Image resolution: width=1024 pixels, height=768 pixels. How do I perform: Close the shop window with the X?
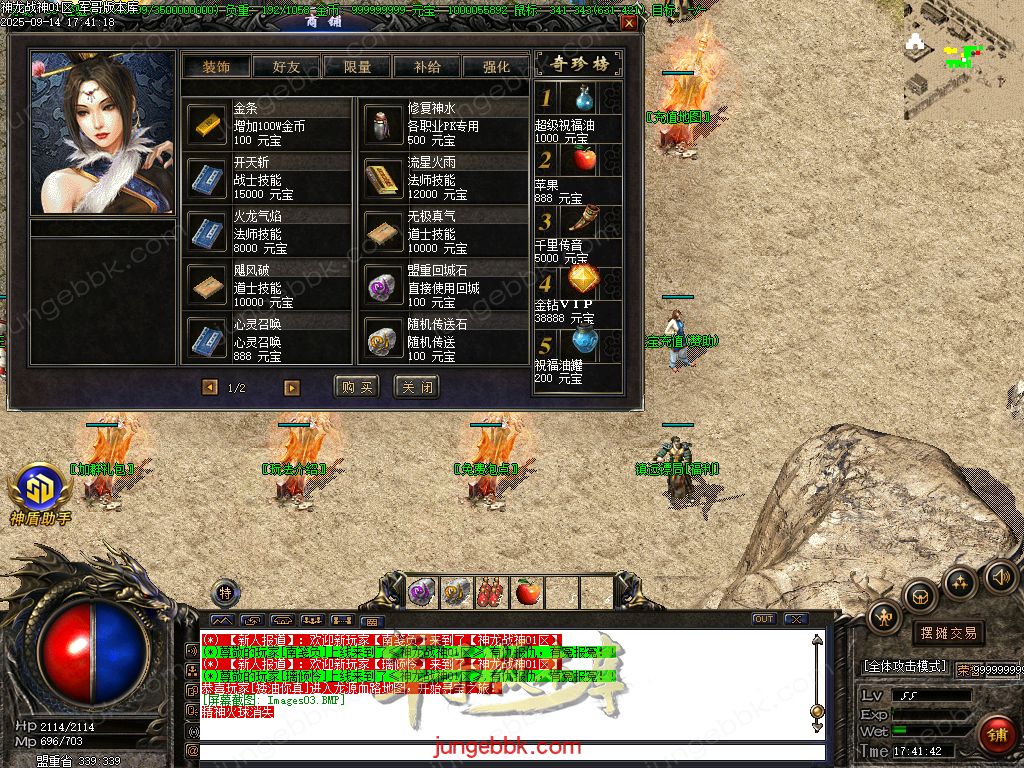point(628,23)
